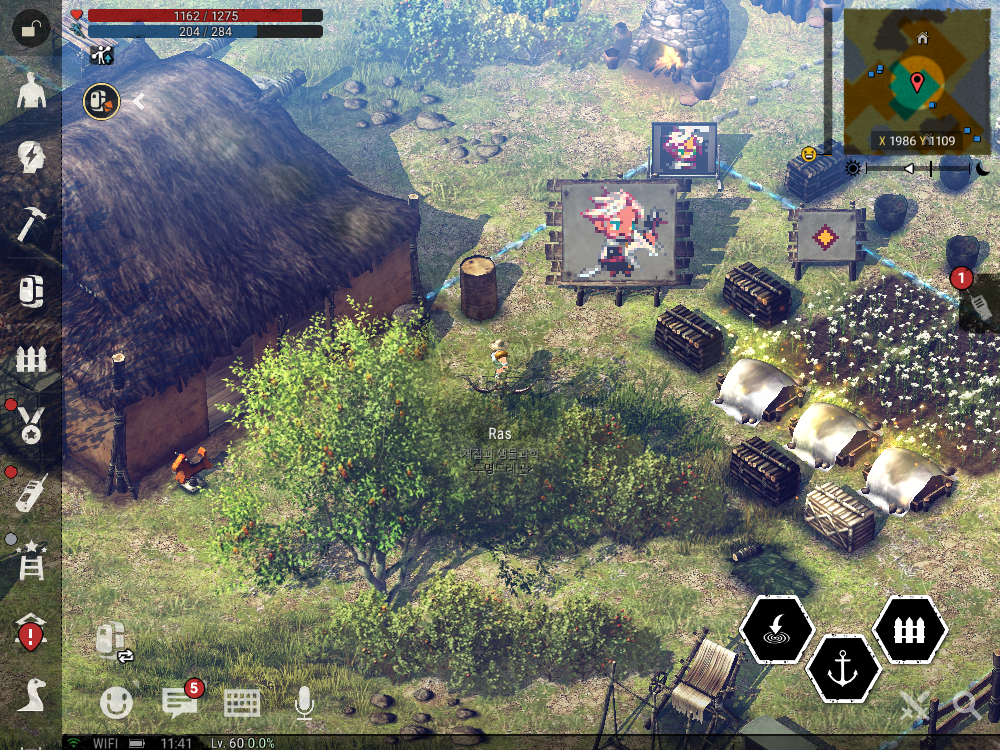
Task: Open the fence building menu
Action: pyautogui.click(x=31, y=358)
